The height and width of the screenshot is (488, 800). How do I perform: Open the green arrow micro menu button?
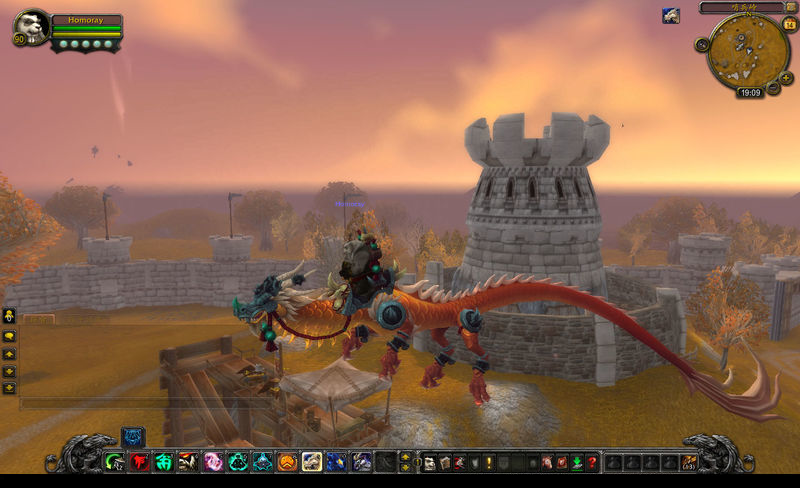click(x=577, y=462)
